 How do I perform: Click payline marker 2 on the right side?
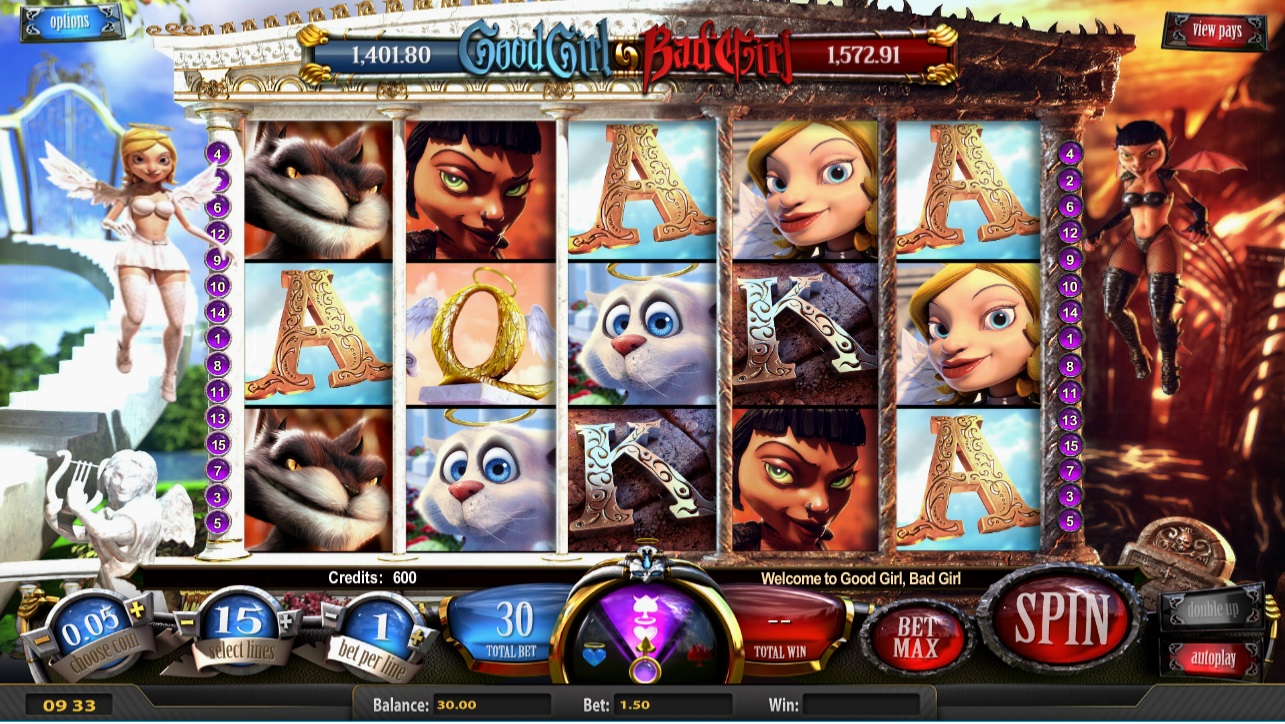coord(1069,178)
